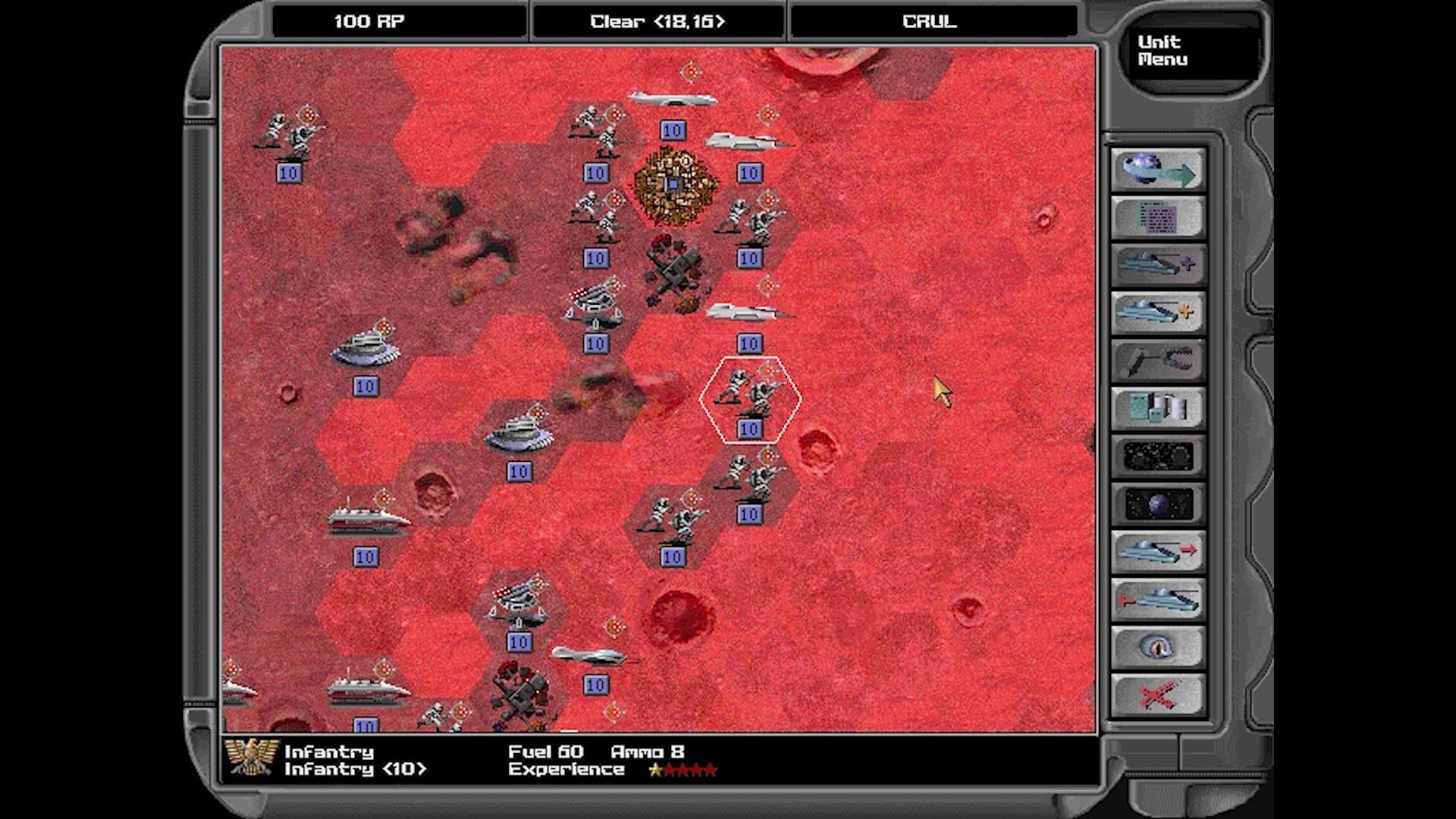The width and height of the screenshot is (1456, 819).
Task: Toggle the planet overview display
Action: [x=1156, y=504]
